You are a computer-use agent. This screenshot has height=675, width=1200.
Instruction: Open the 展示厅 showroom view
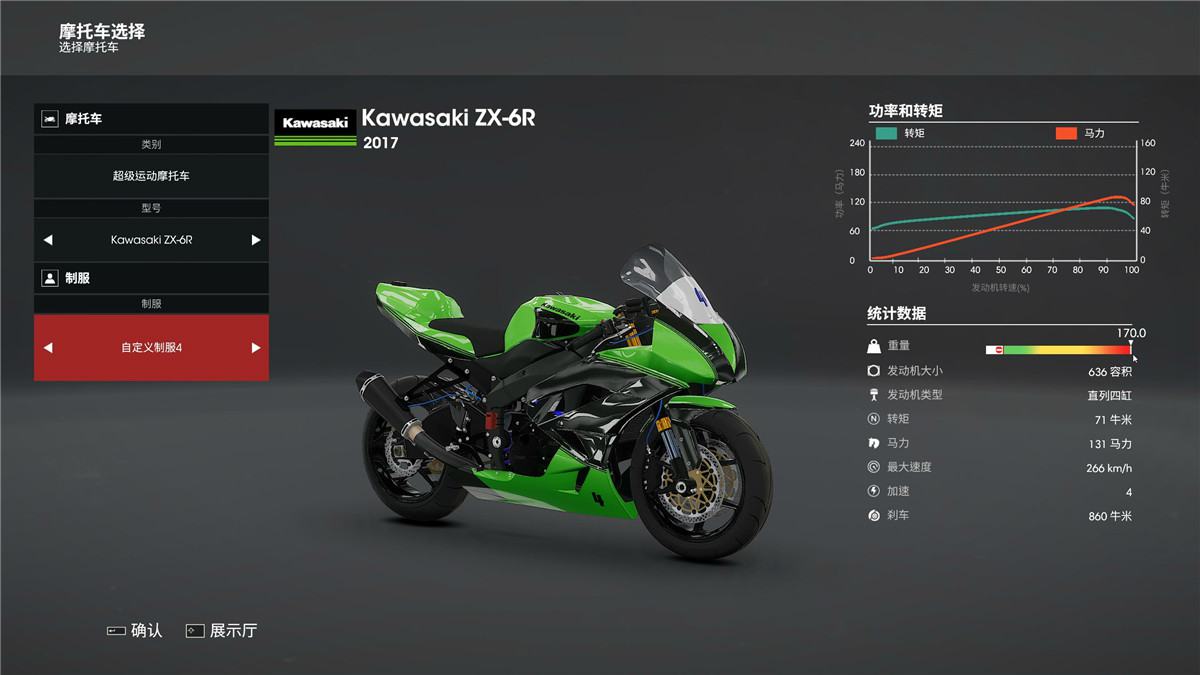tap(221, 631)
